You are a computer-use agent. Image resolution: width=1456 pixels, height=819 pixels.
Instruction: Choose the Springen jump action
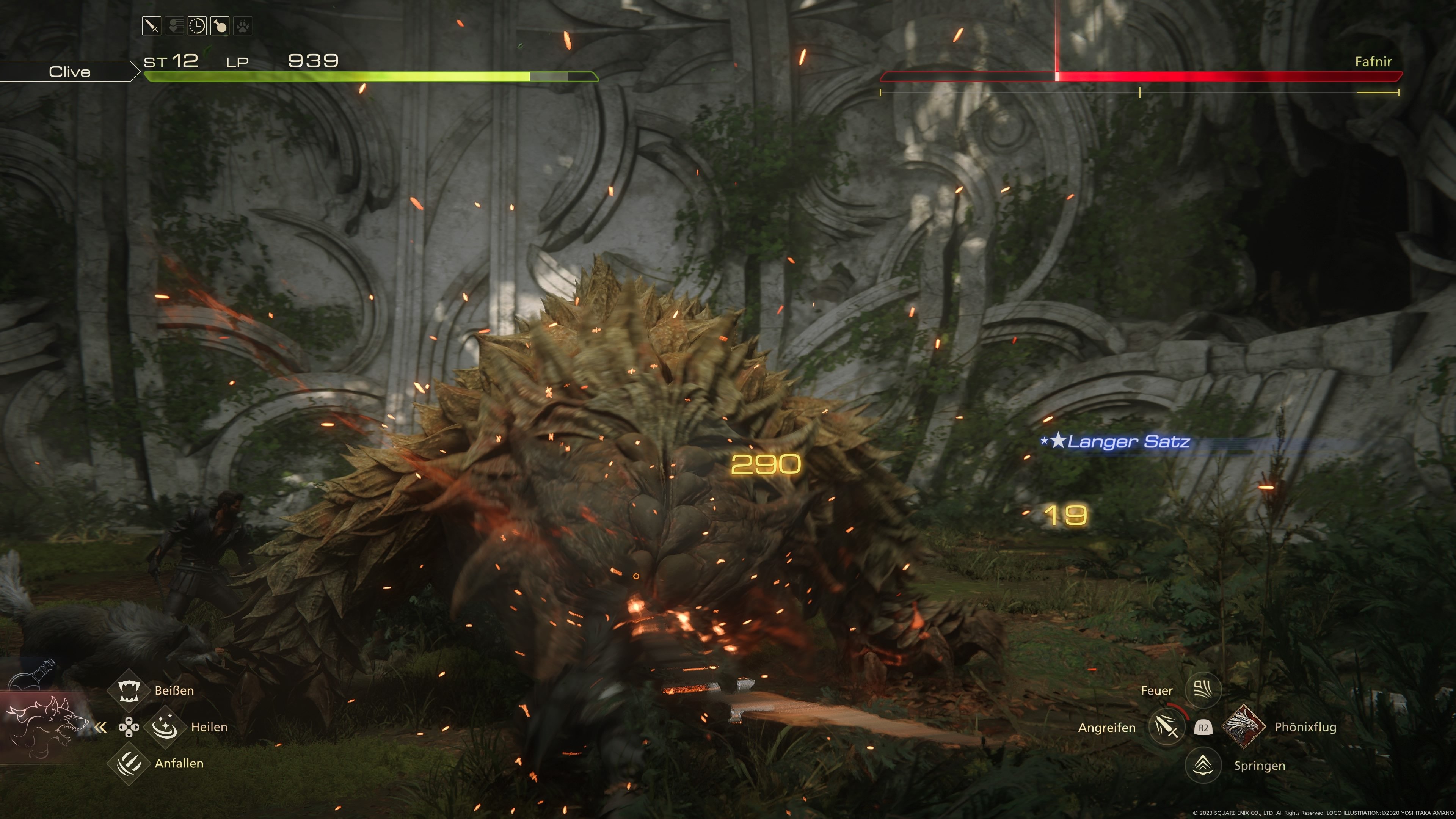tap(1203, 765)
